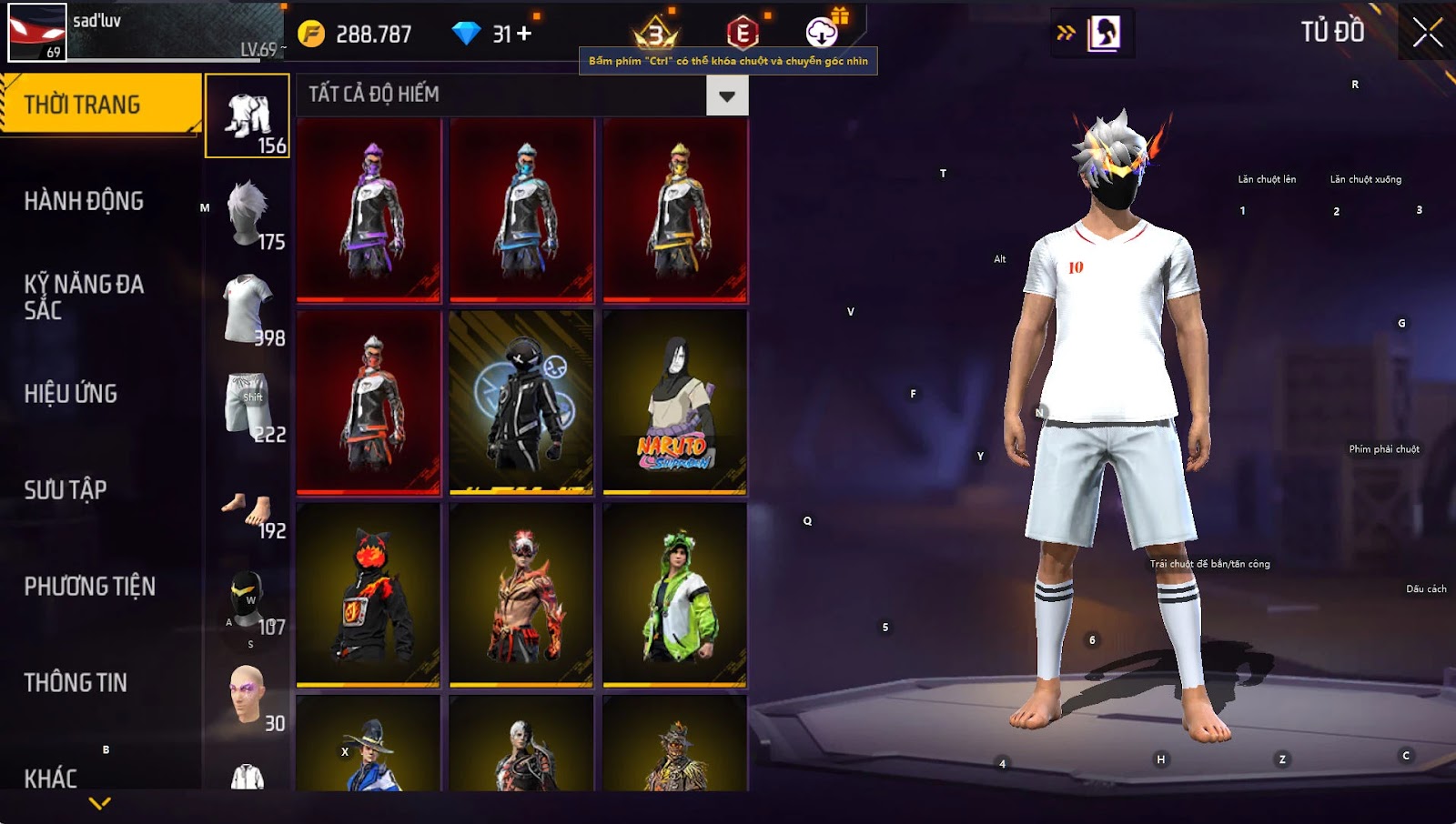Show the Thông Tin tab
Screen dimensions: 1456x824
tap(76, 683)
